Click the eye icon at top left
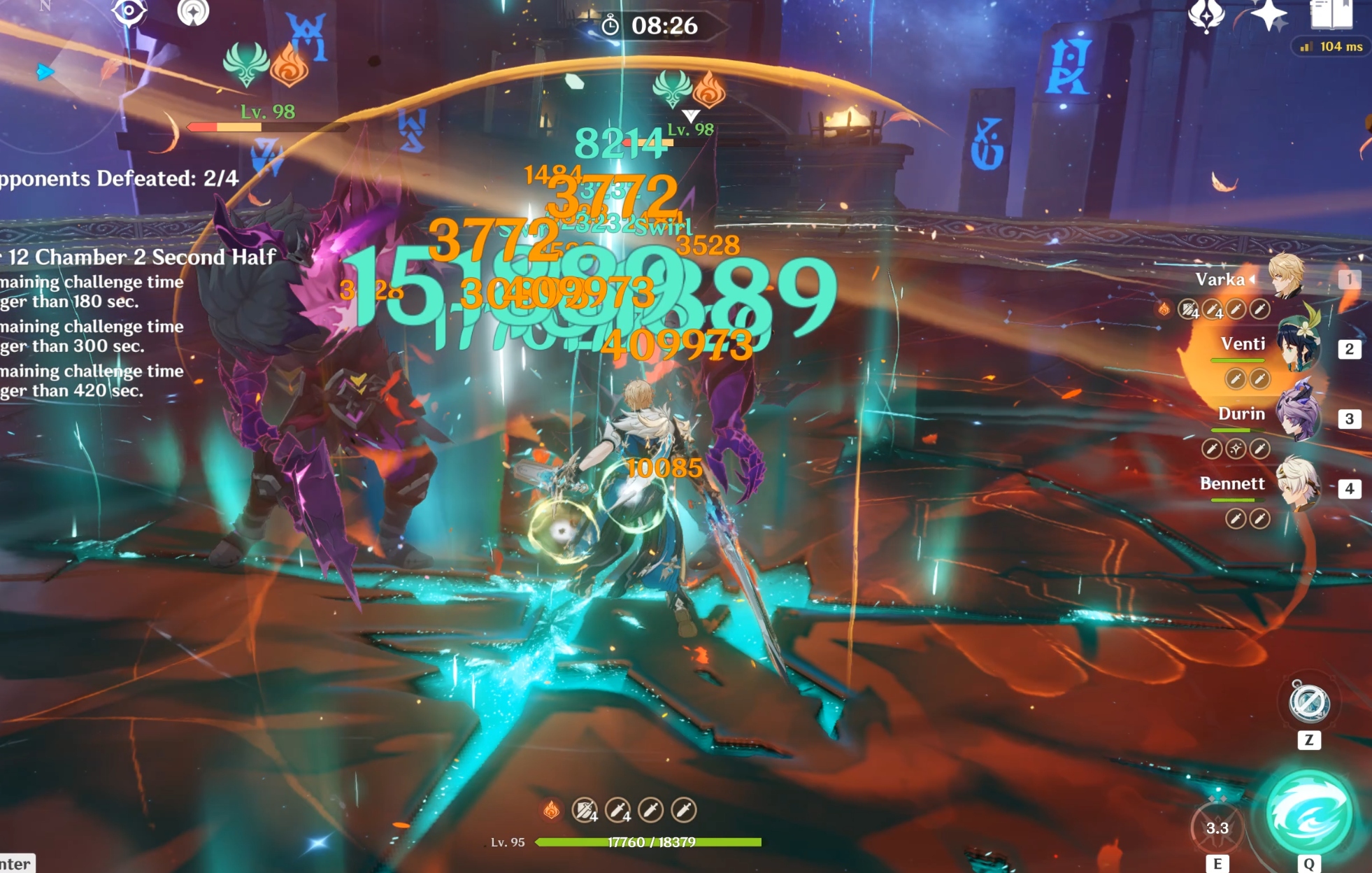 [129, 11]
